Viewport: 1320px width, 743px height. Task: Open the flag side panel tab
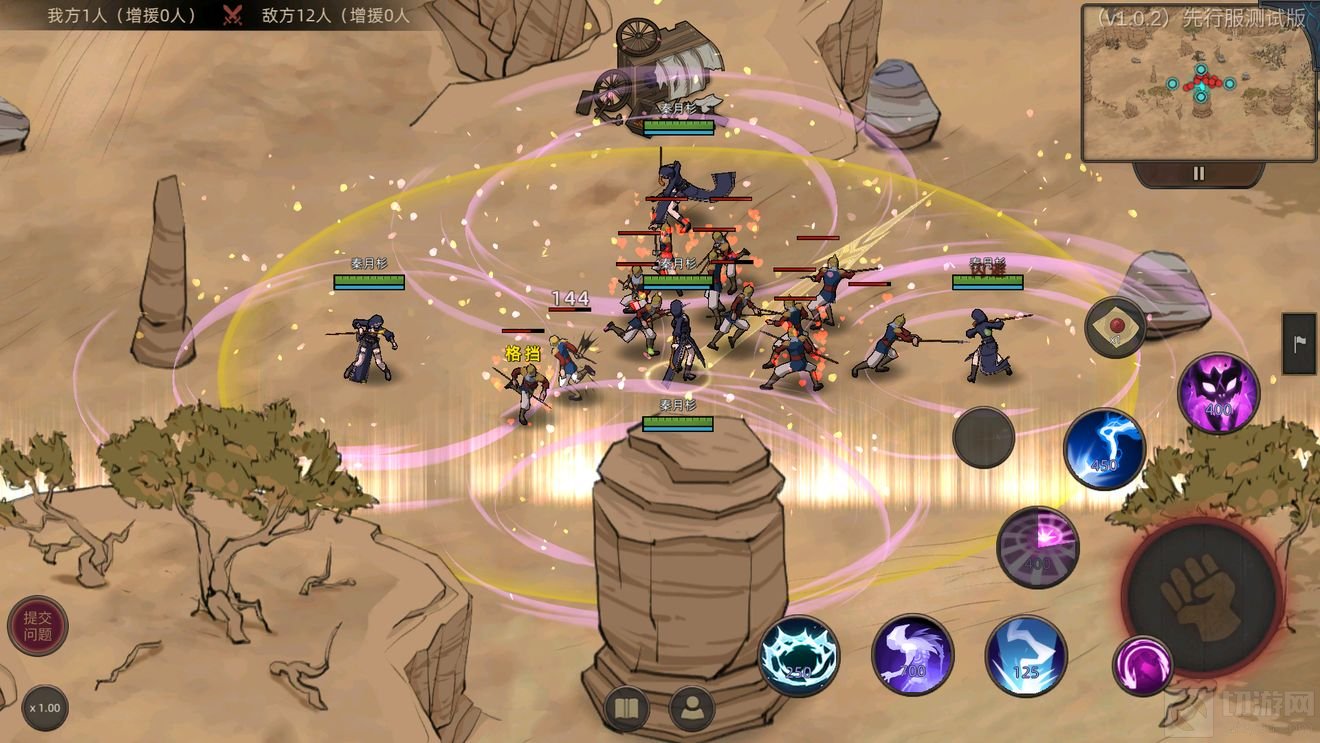pyautogui.click(x=1300, y=344)
